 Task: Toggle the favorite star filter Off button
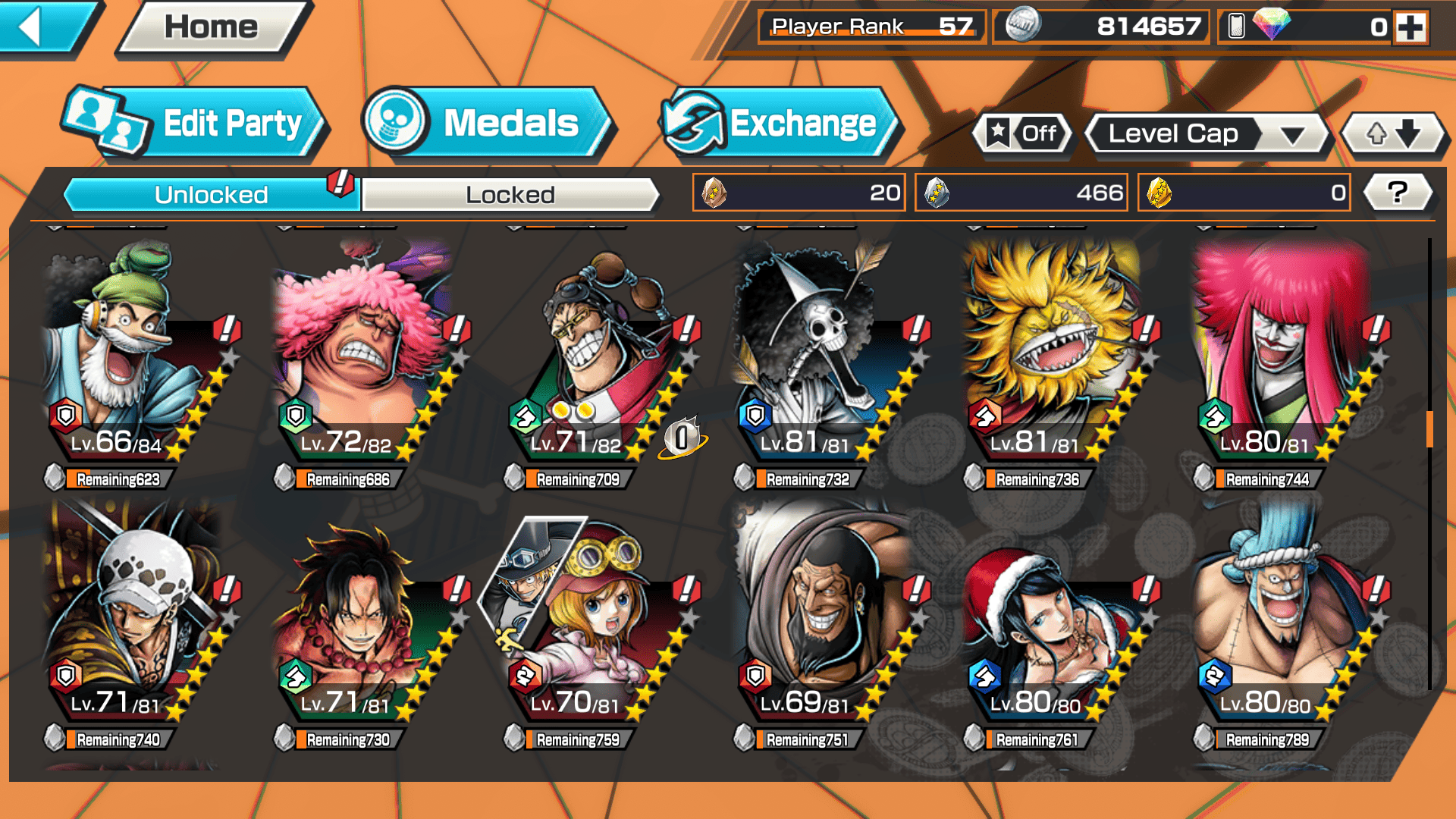[1023, 134]
